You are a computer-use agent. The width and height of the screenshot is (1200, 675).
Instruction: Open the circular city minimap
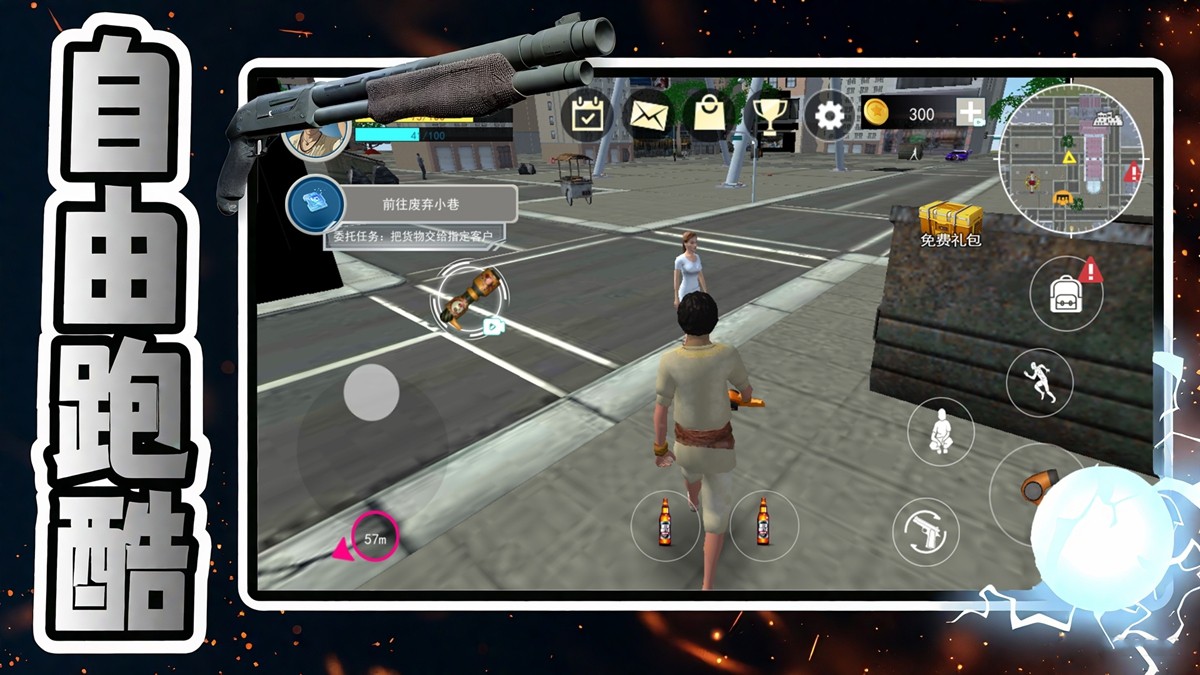[x=1073, y=156]
